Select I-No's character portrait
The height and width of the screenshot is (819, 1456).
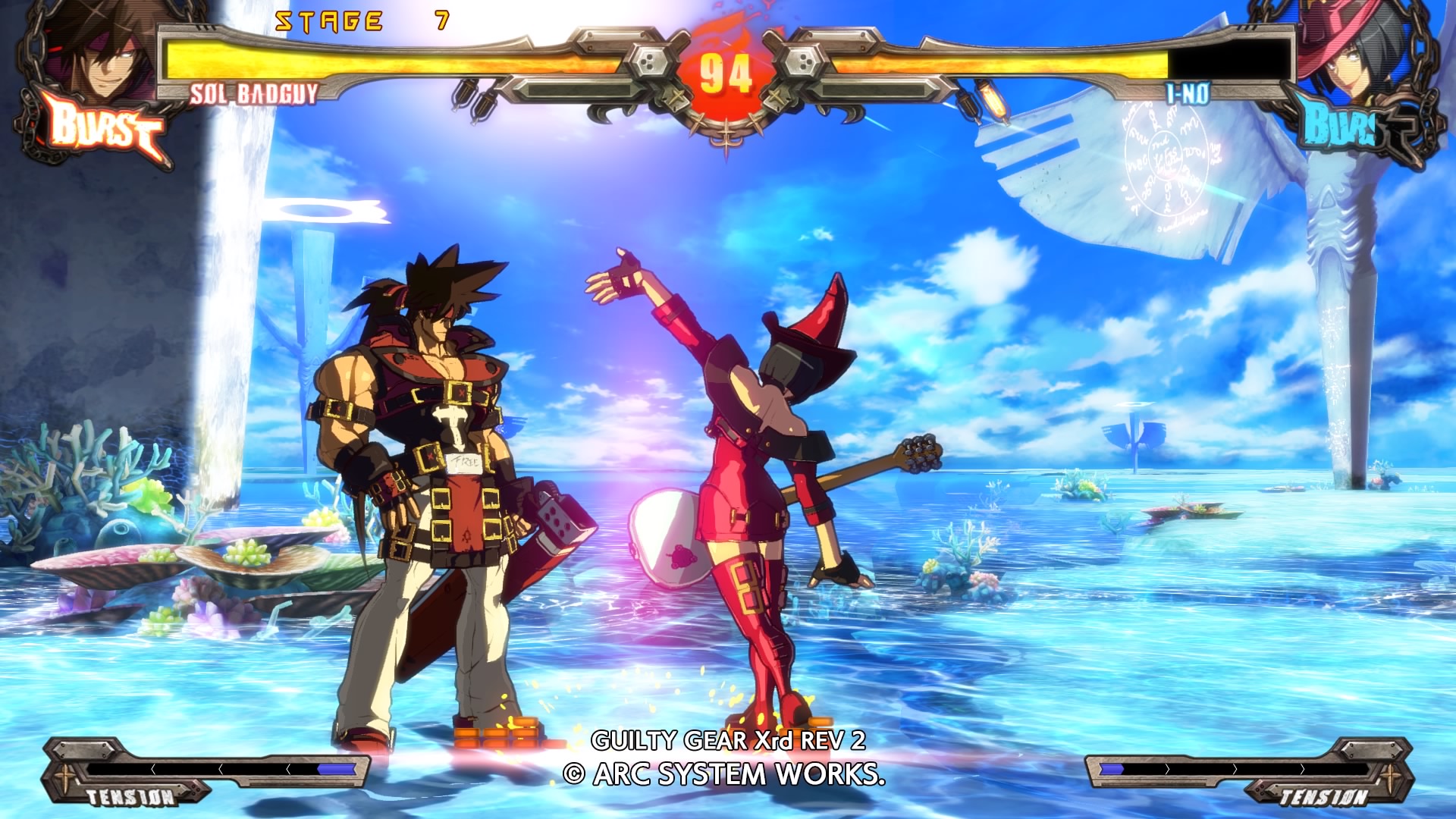1357,57
